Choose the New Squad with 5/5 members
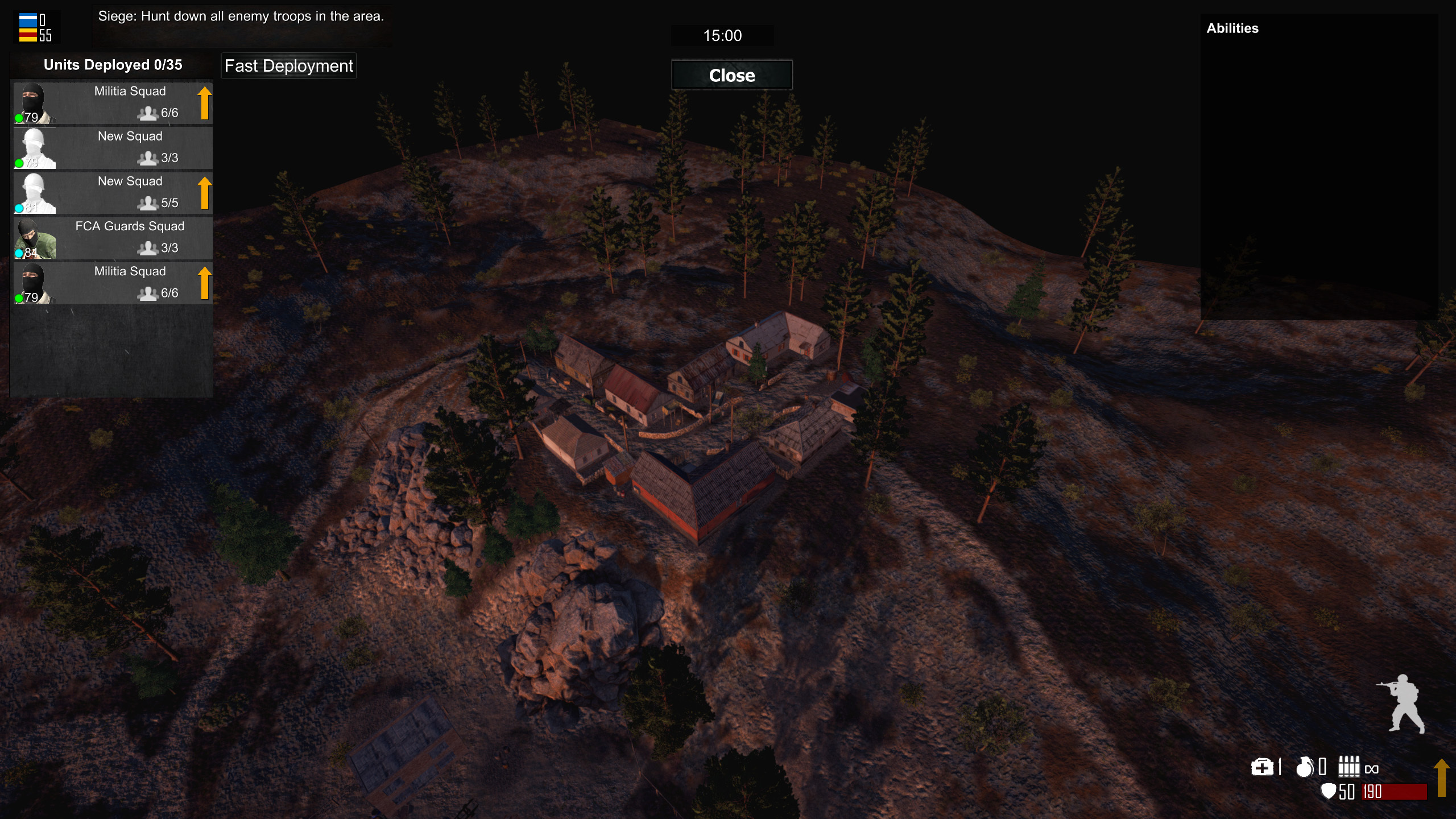This screenshot has width=1456, height=819. click(x=130, y=193)
